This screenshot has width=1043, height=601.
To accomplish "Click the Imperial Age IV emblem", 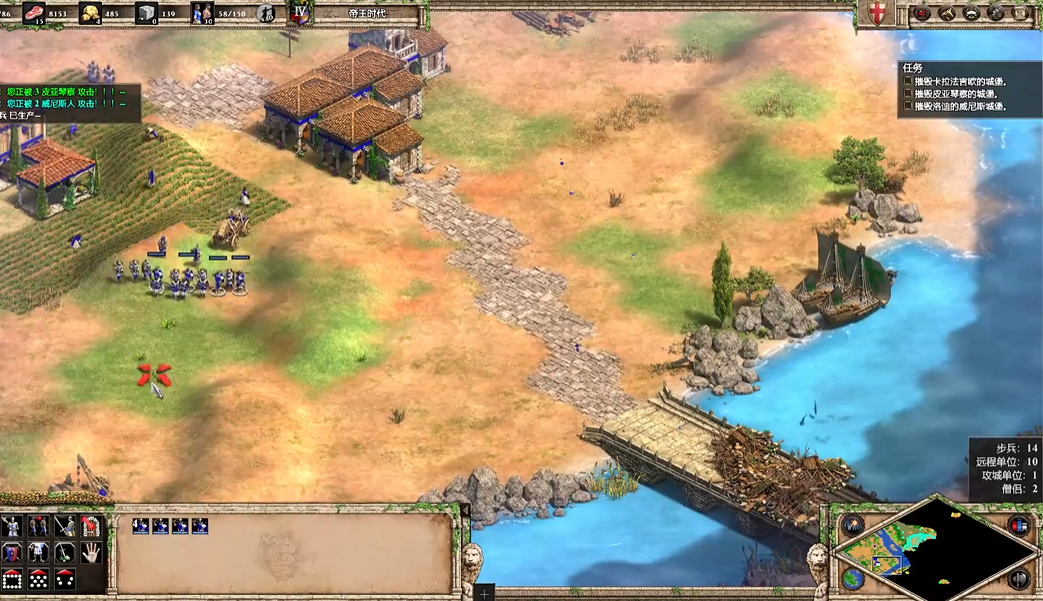I will (299, 13).
